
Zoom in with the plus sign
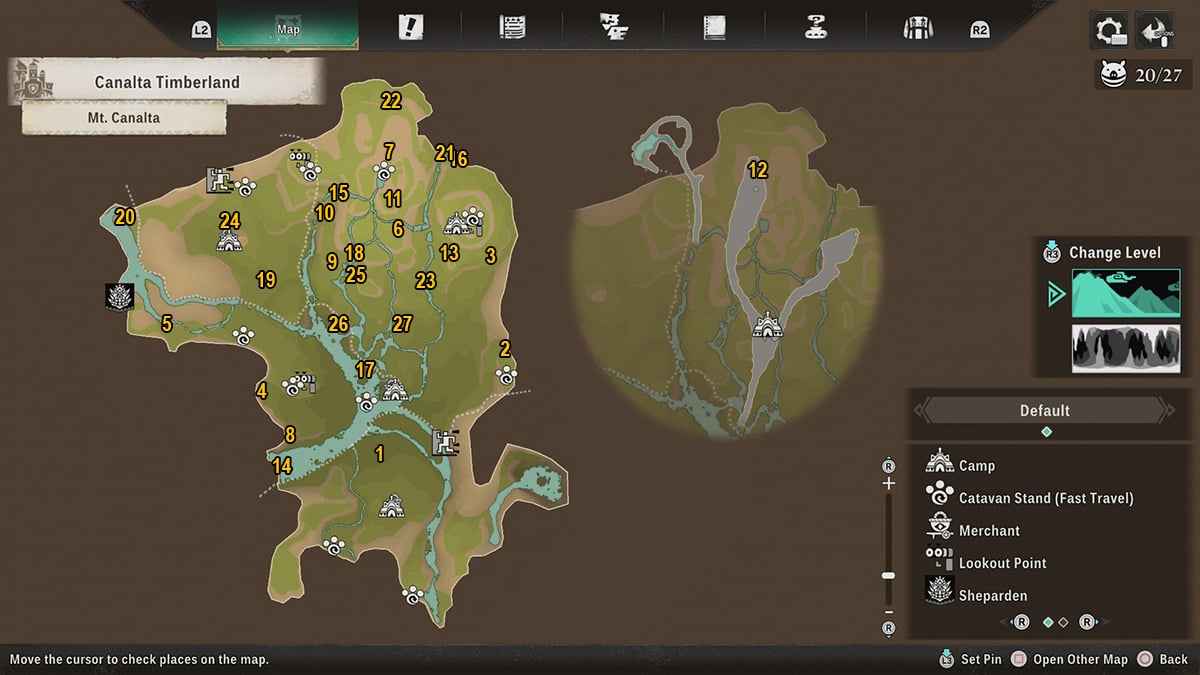click(888, 483)
